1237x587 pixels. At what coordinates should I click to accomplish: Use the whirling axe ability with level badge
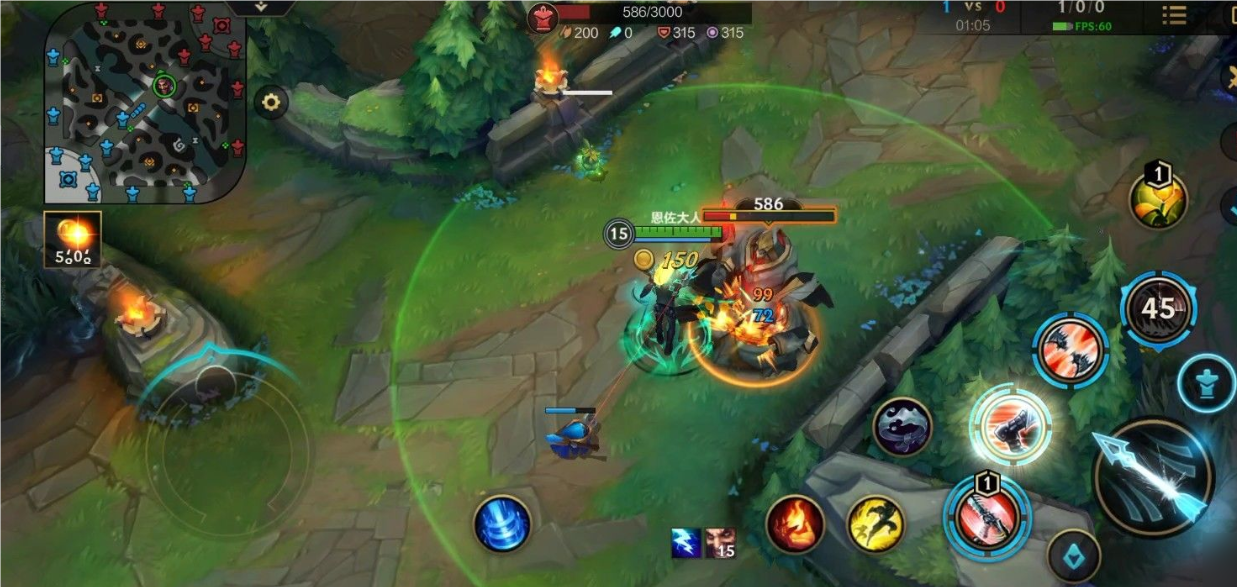point(987,514)
